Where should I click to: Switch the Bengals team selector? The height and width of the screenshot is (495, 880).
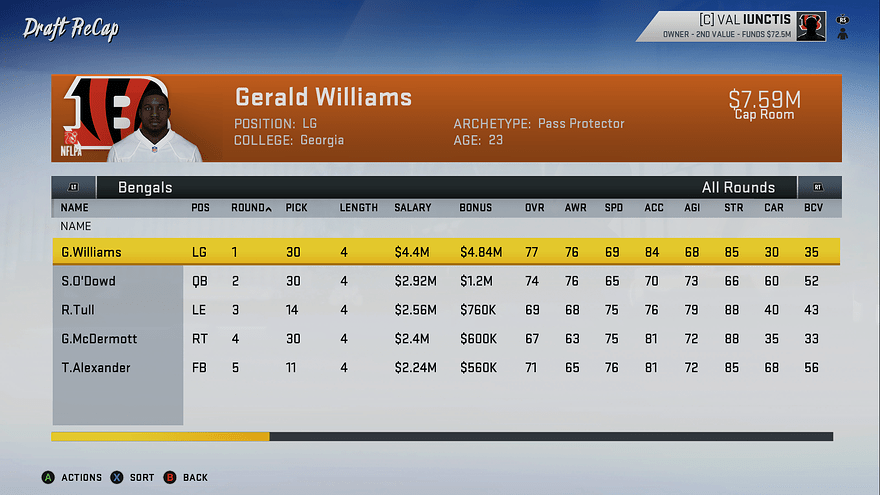point(145,187)
